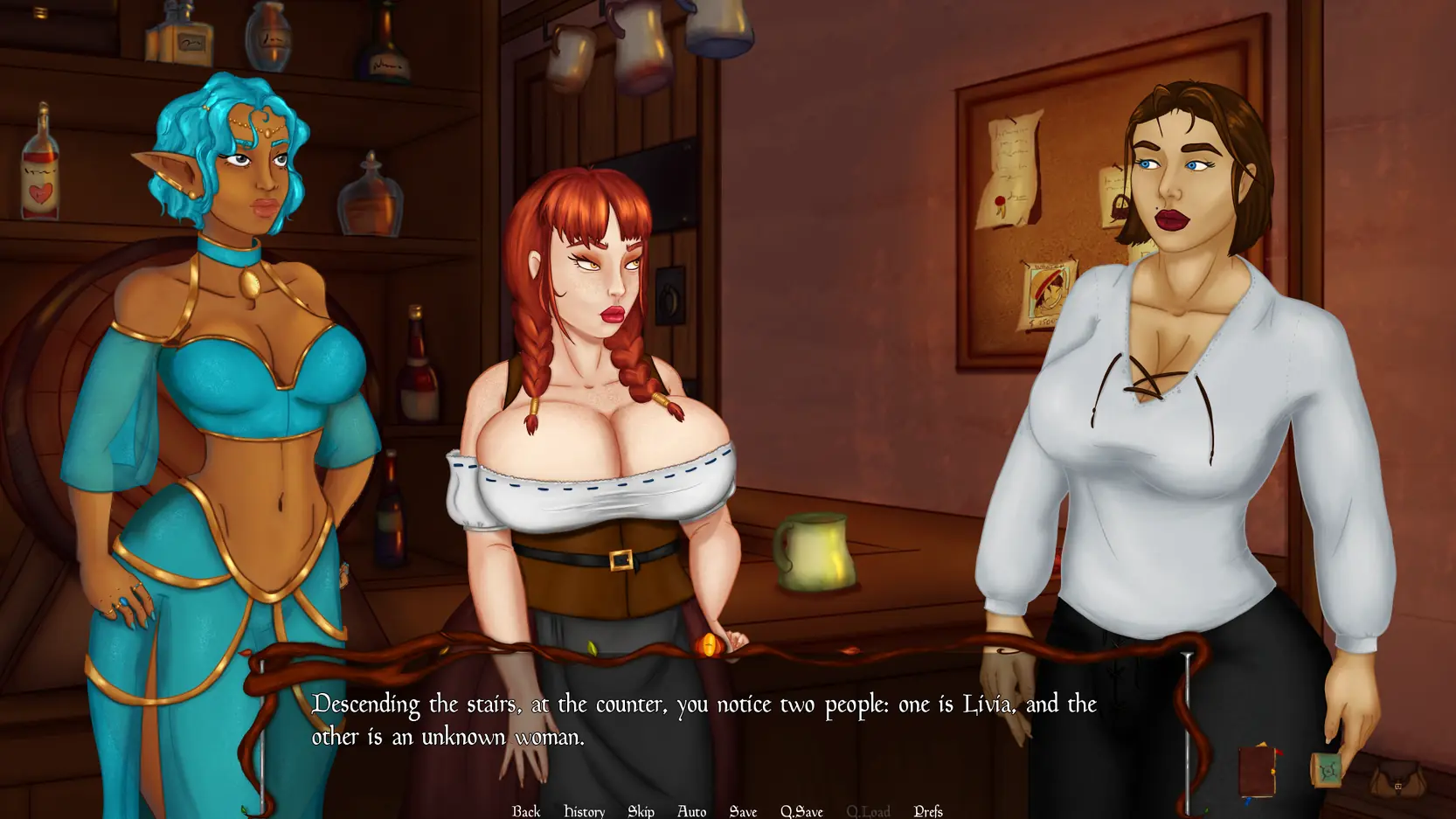
Task: Toggle Auto dialogue advance
Action: 691,810
